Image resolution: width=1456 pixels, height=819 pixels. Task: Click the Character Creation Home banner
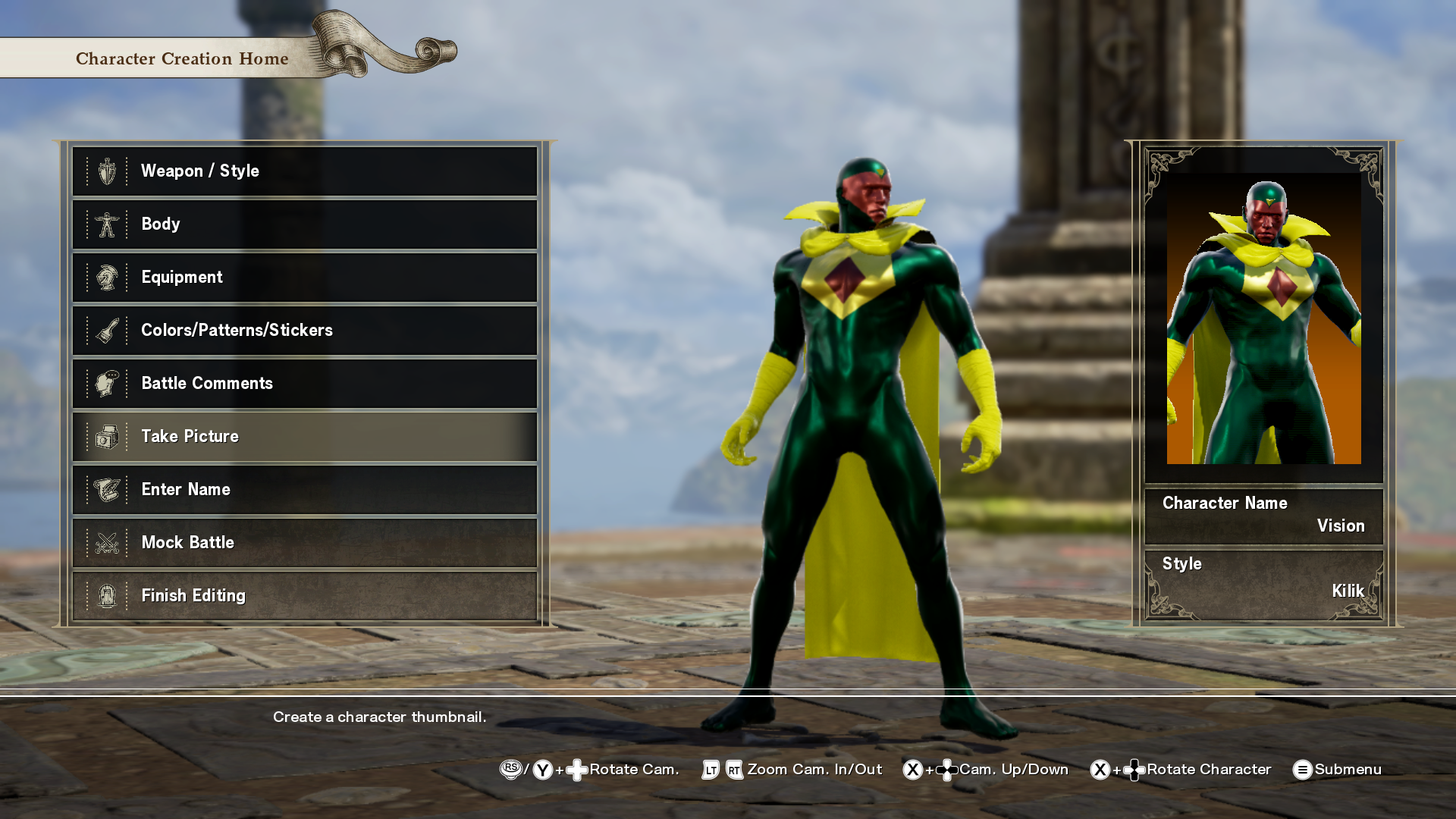(x=182, y=58)
